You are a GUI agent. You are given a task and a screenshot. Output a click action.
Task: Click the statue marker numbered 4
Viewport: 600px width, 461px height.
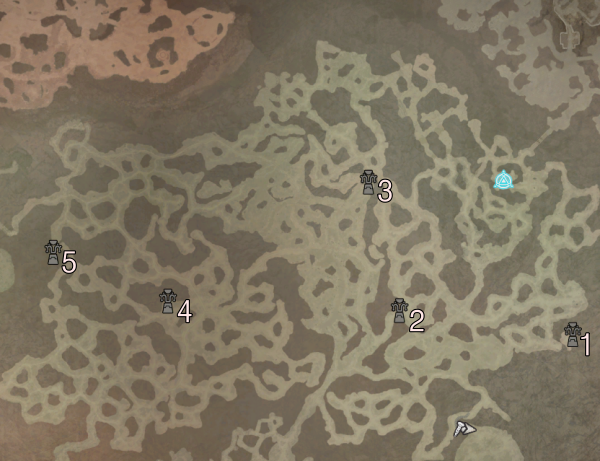(168, 301)
